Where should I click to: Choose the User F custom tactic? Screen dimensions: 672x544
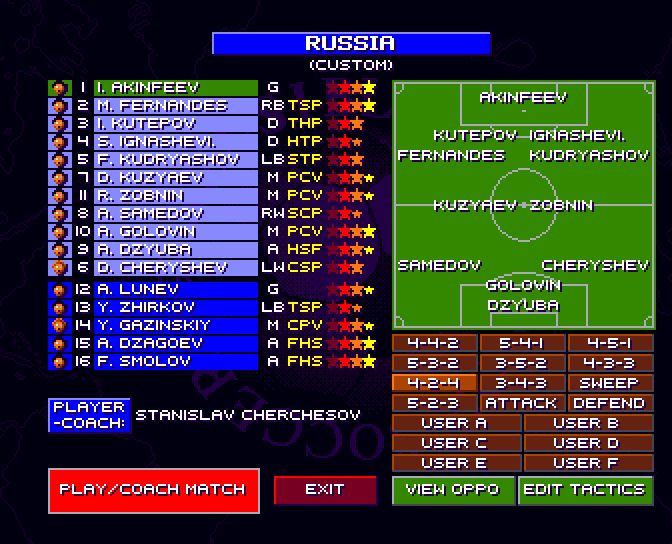click(x=585, y=463)
